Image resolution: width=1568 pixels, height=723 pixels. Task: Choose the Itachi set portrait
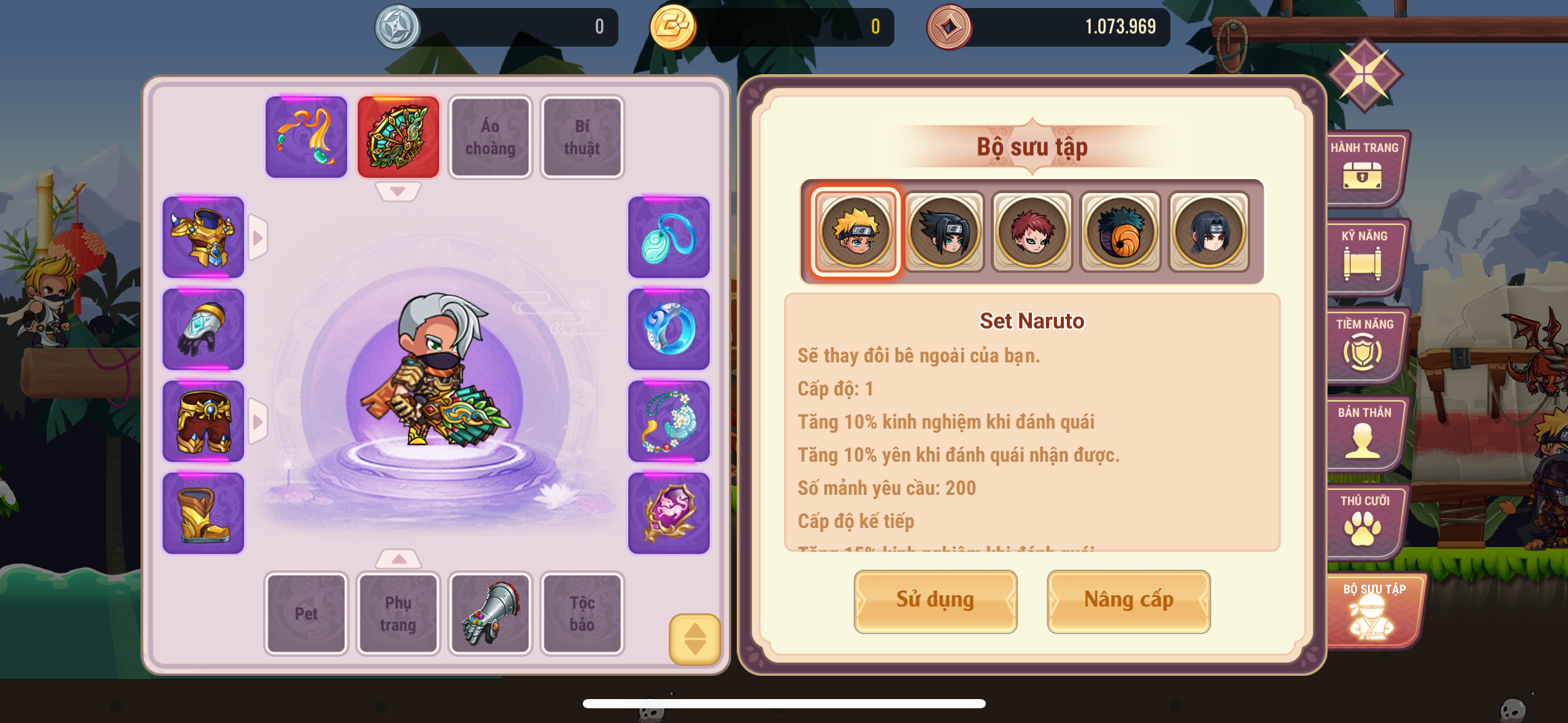coord(1209,232)
